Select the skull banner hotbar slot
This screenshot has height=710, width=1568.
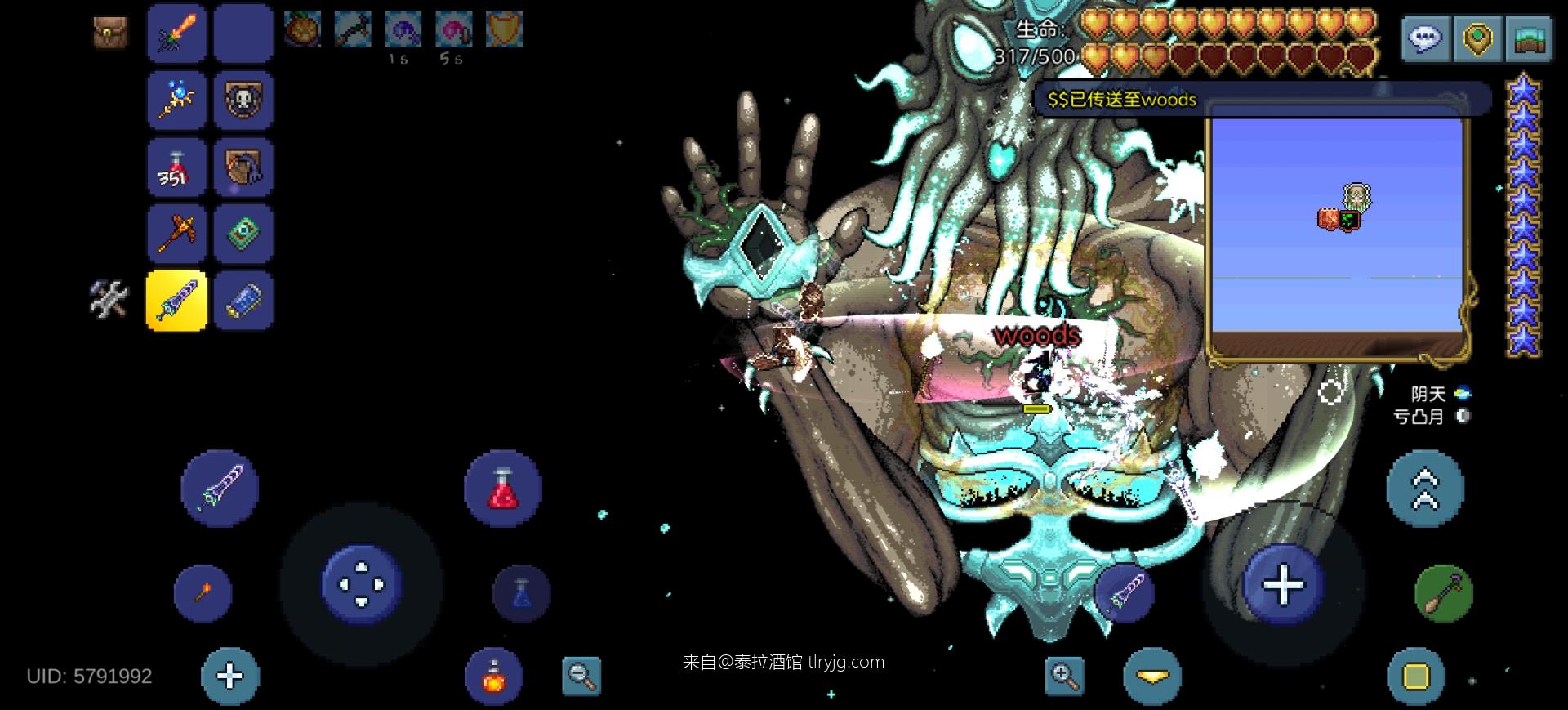pyautogui.click(x=243, y=100)
